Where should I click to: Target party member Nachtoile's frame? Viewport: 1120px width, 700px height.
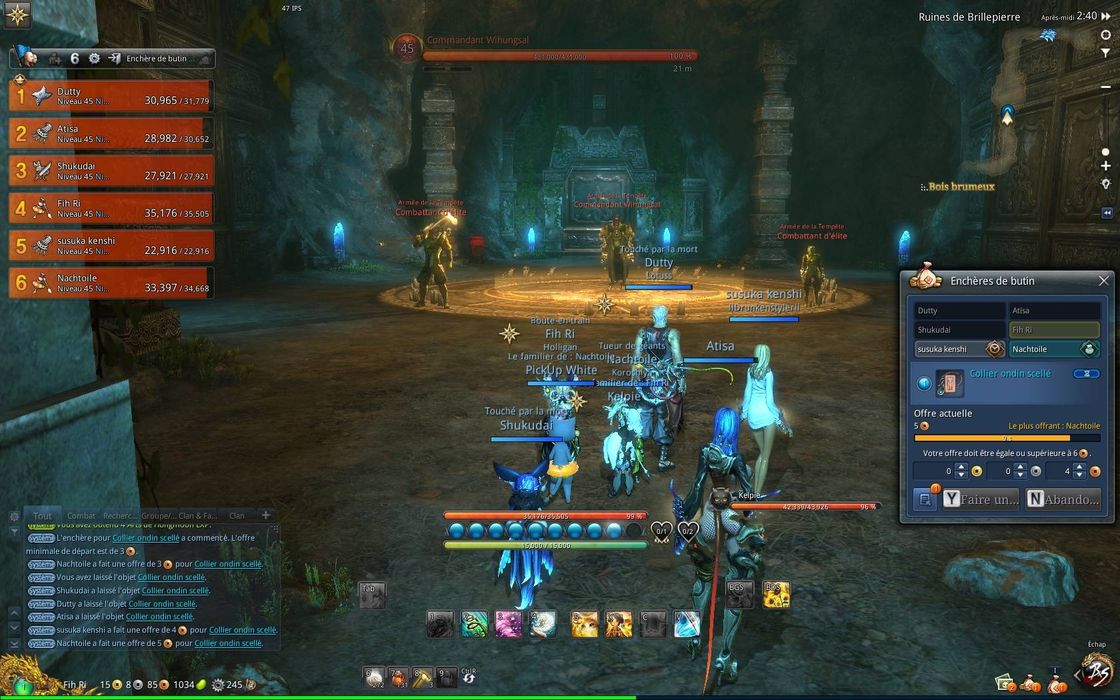[x=112, y=282]
